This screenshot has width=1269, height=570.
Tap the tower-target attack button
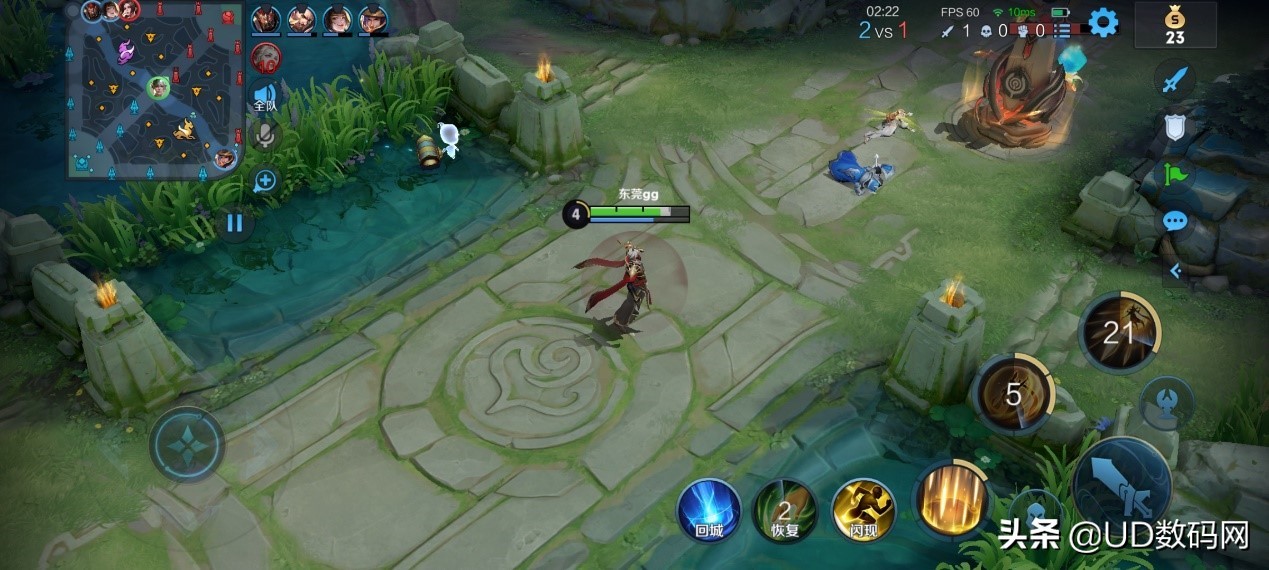[1166, 401]
